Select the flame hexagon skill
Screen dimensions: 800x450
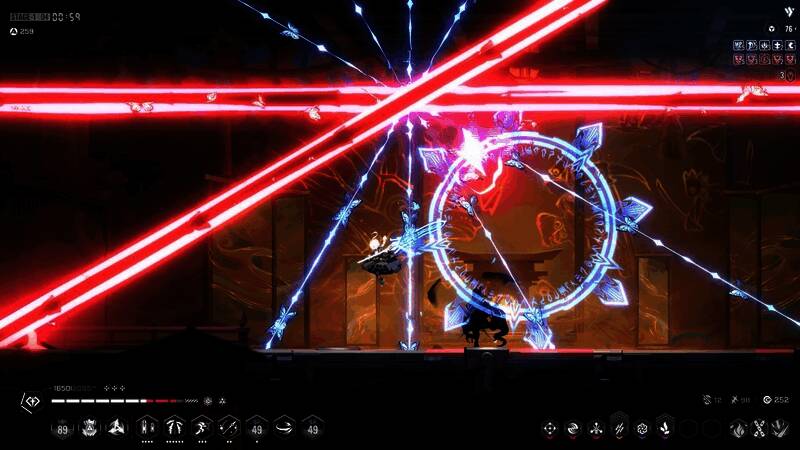coord(737,429)
